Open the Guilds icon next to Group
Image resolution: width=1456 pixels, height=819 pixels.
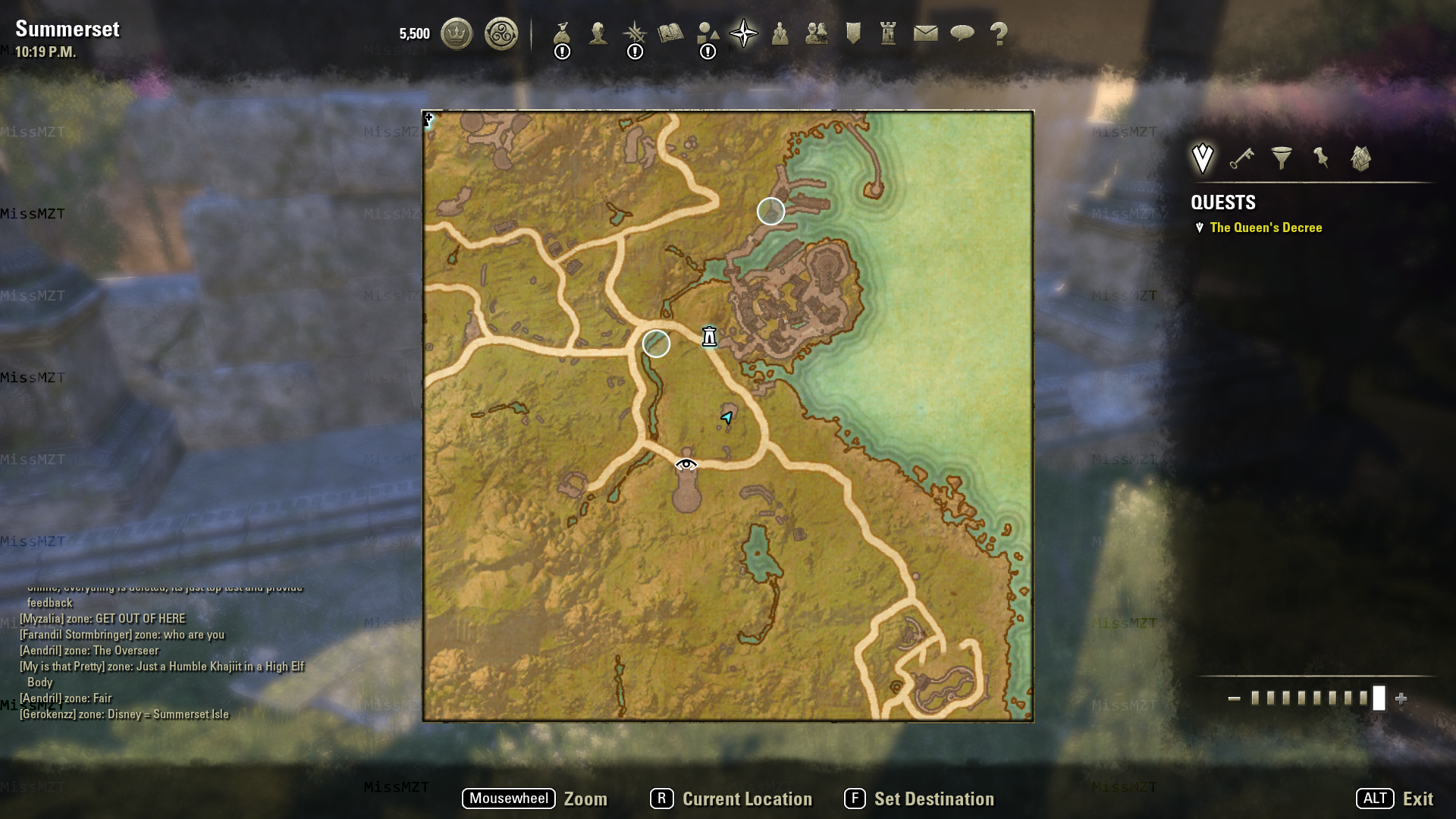point(816,32)
